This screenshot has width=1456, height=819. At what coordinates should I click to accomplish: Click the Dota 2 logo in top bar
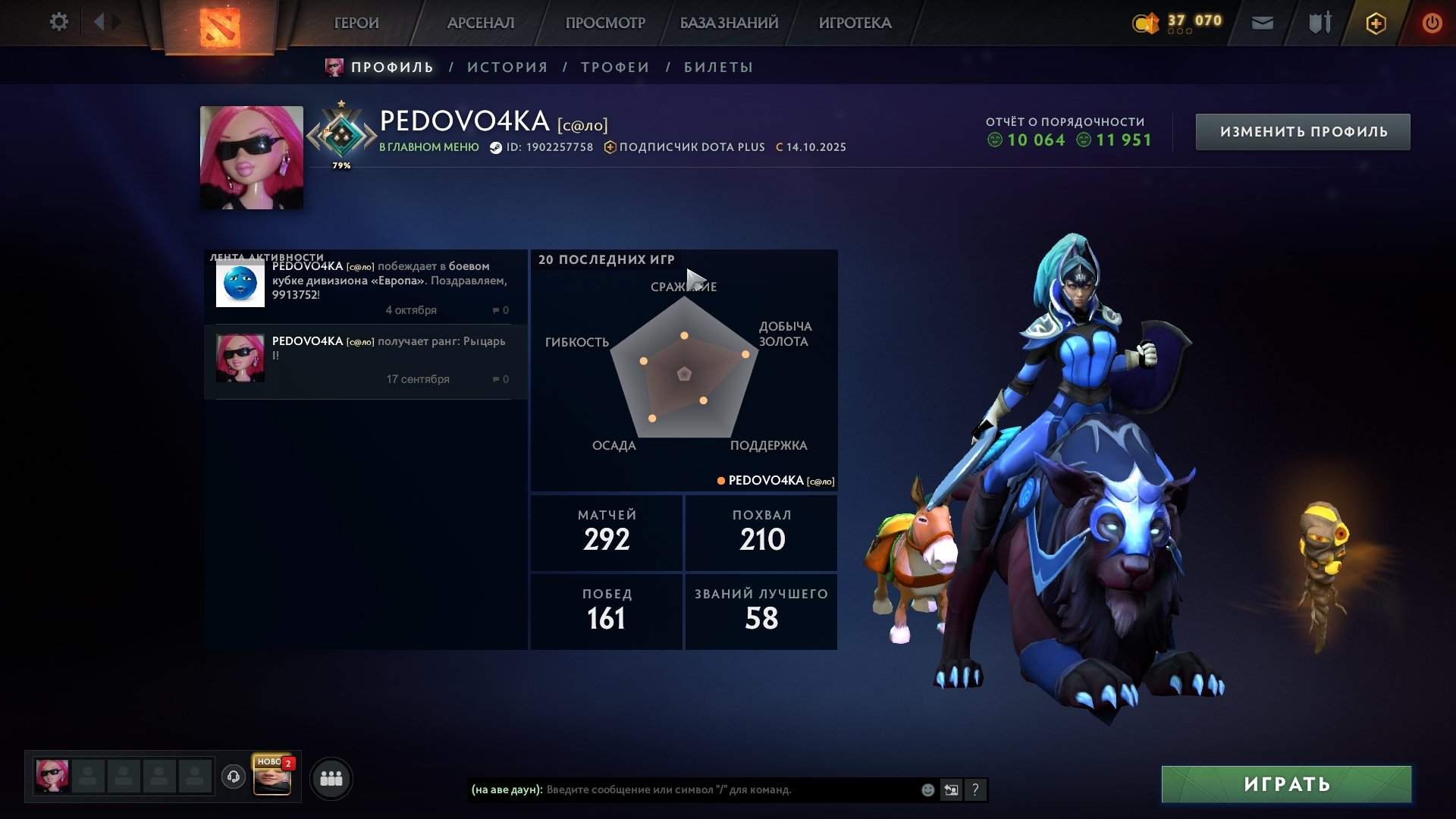pos(221,24)
